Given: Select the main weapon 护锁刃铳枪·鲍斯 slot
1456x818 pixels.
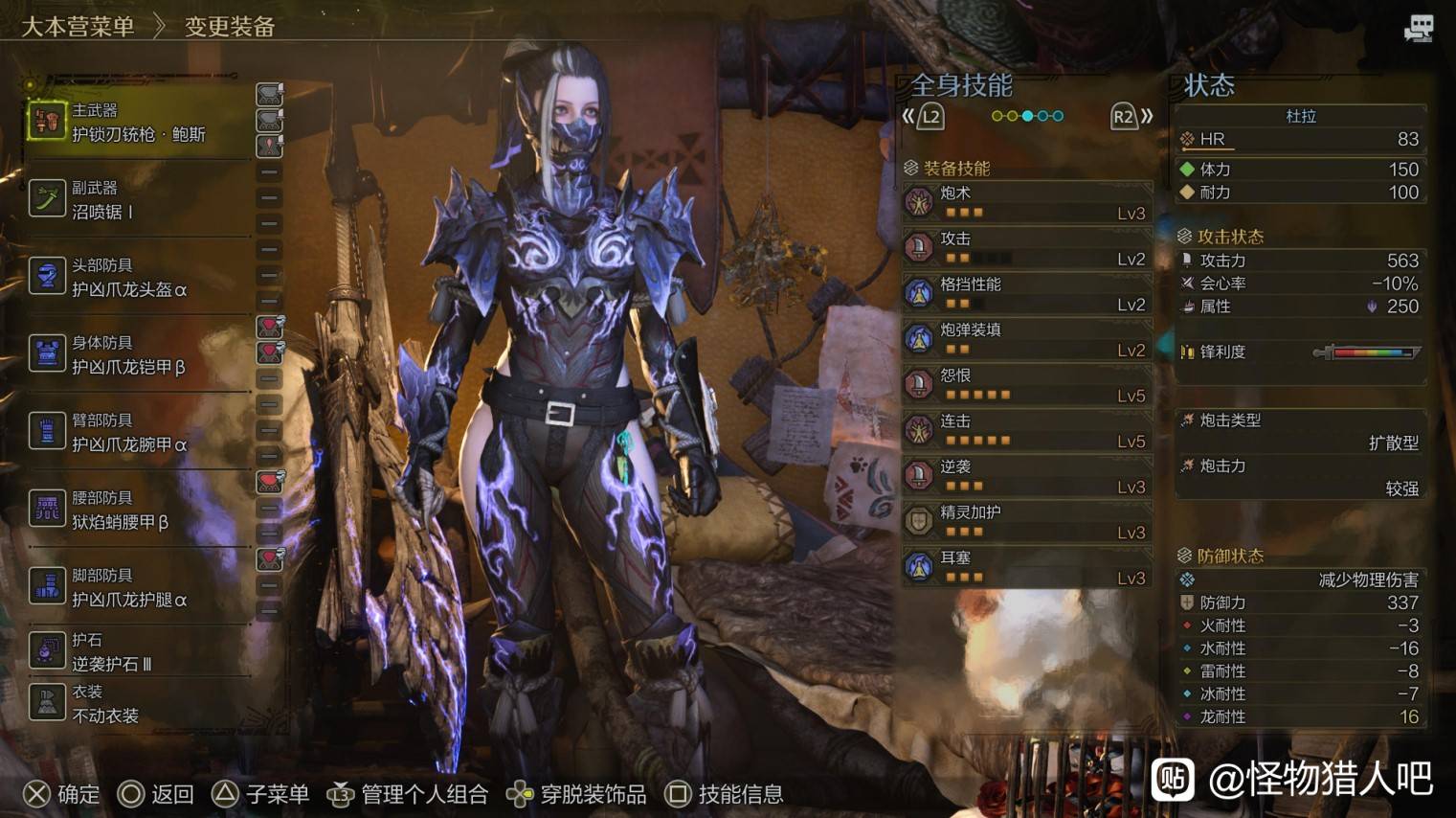Looking at the screenshot, I should (138, 123).
